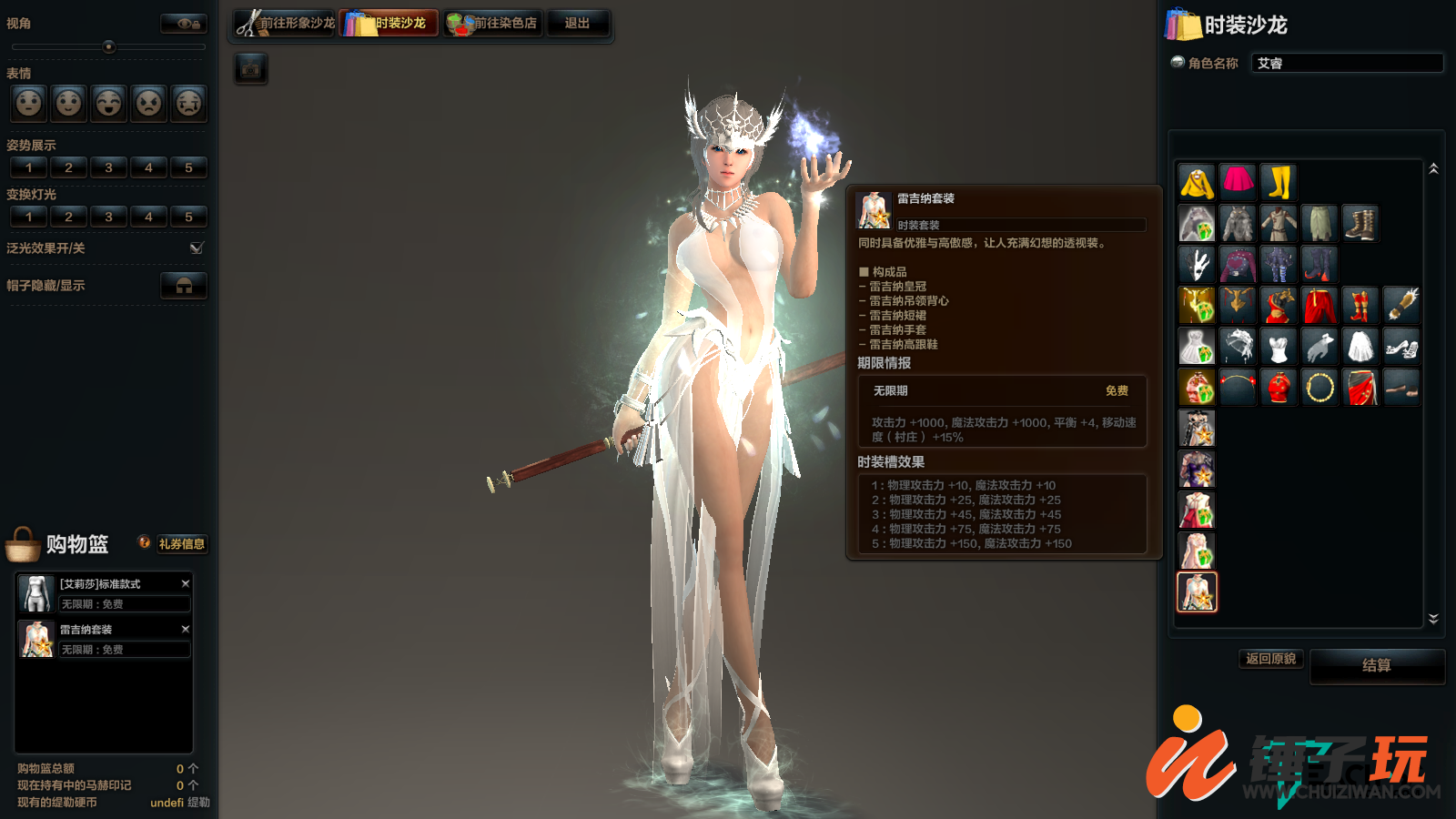The image size is (1456, 819).
Task: Click the camera screenshot button
Action: pyautogui.click(x=251, y=68)
